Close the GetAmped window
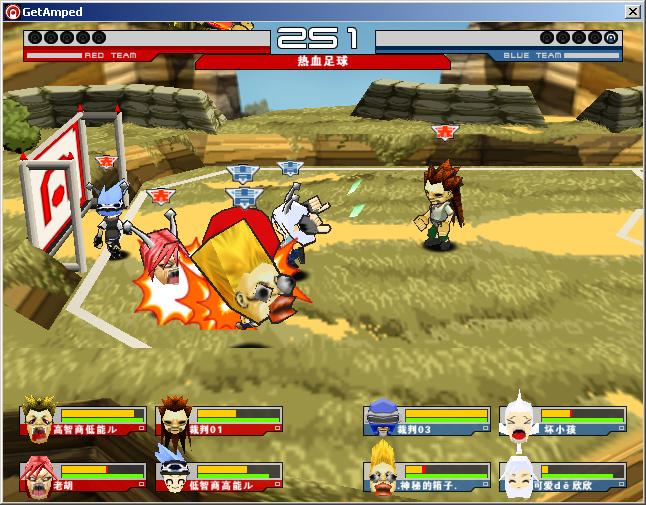The height and width of the screenshot is (505, 646). pyautogui.click(x=632, y=11)
